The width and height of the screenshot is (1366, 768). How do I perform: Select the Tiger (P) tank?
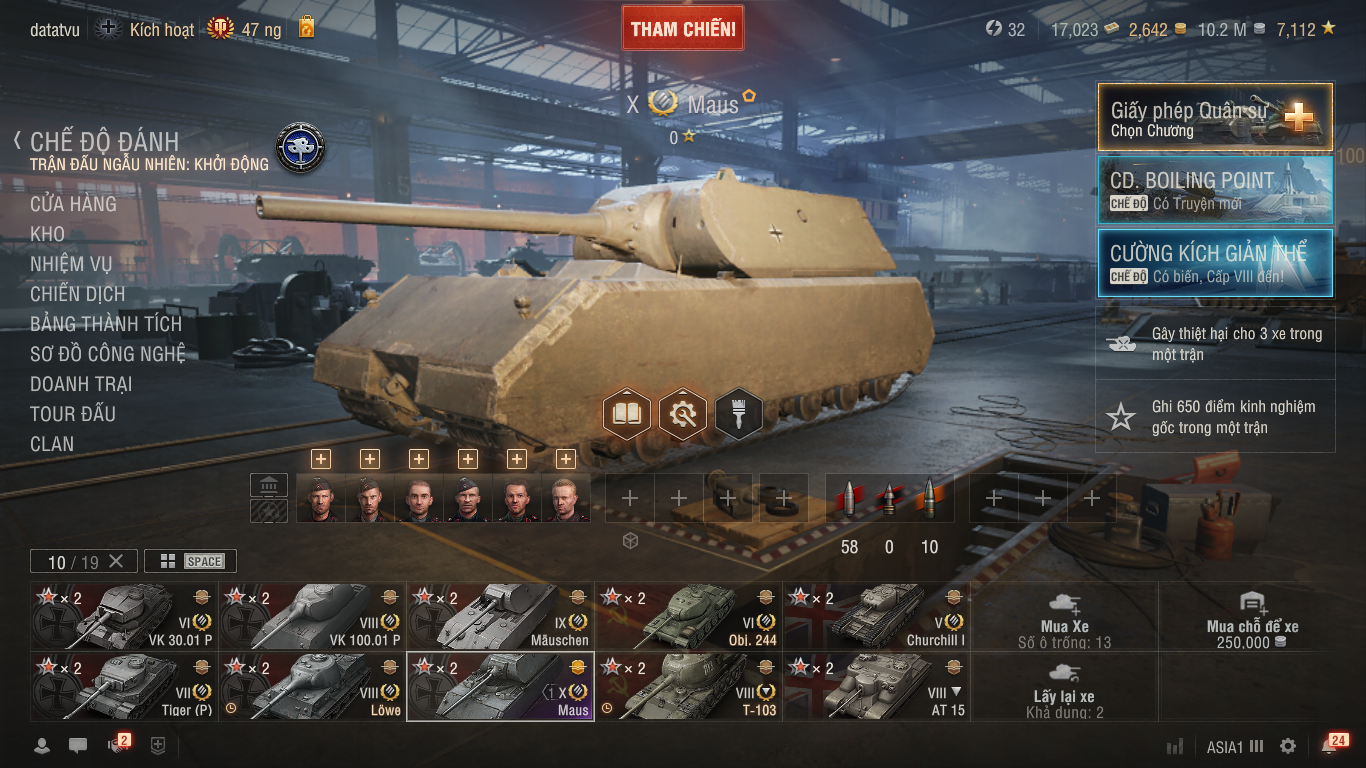(x=124, y=686)
